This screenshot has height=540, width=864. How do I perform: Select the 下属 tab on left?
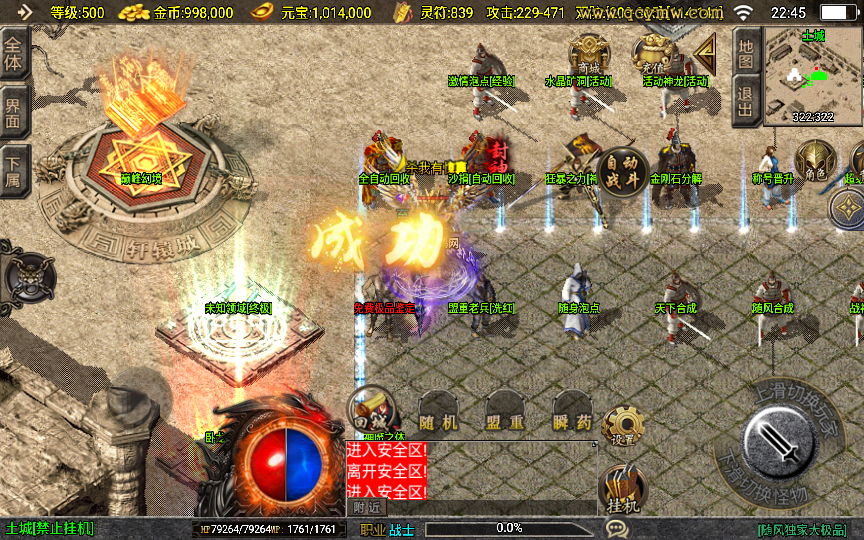(14, 168)
